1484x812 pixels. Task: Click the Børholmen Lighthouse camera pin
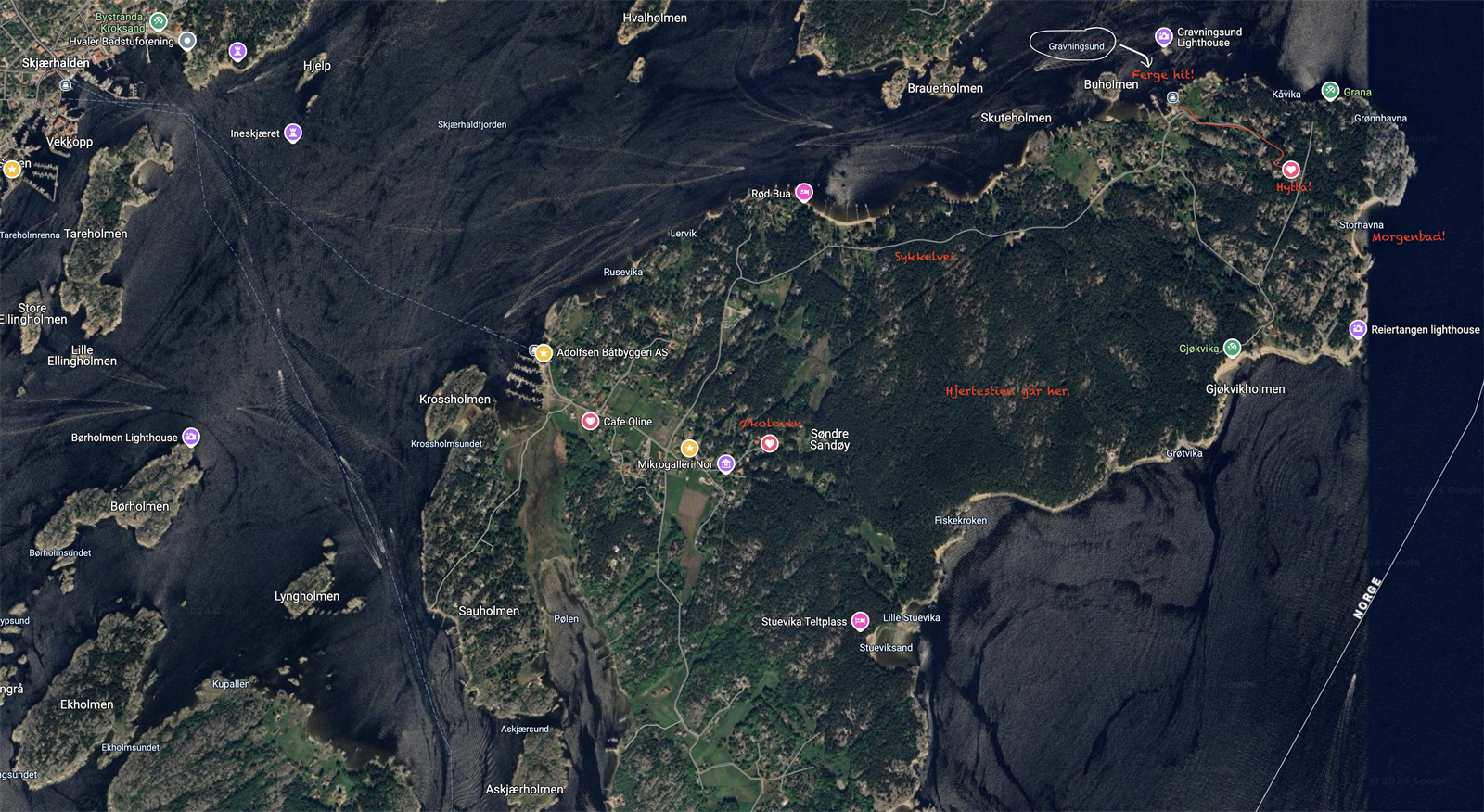191,437
